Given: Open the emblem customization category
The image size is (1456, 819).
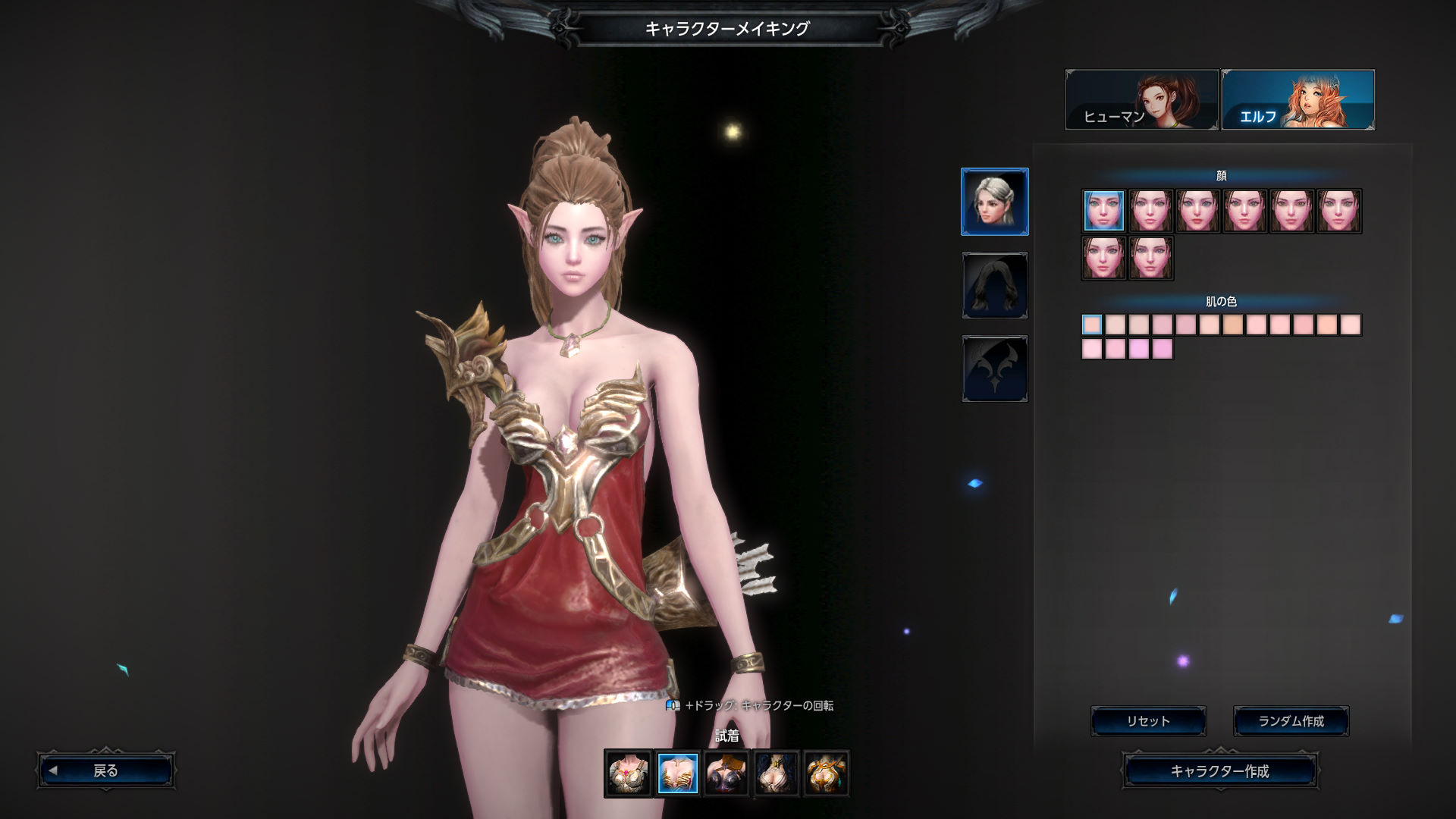Looking at the screenshot, I should click(x=994, y=369).
